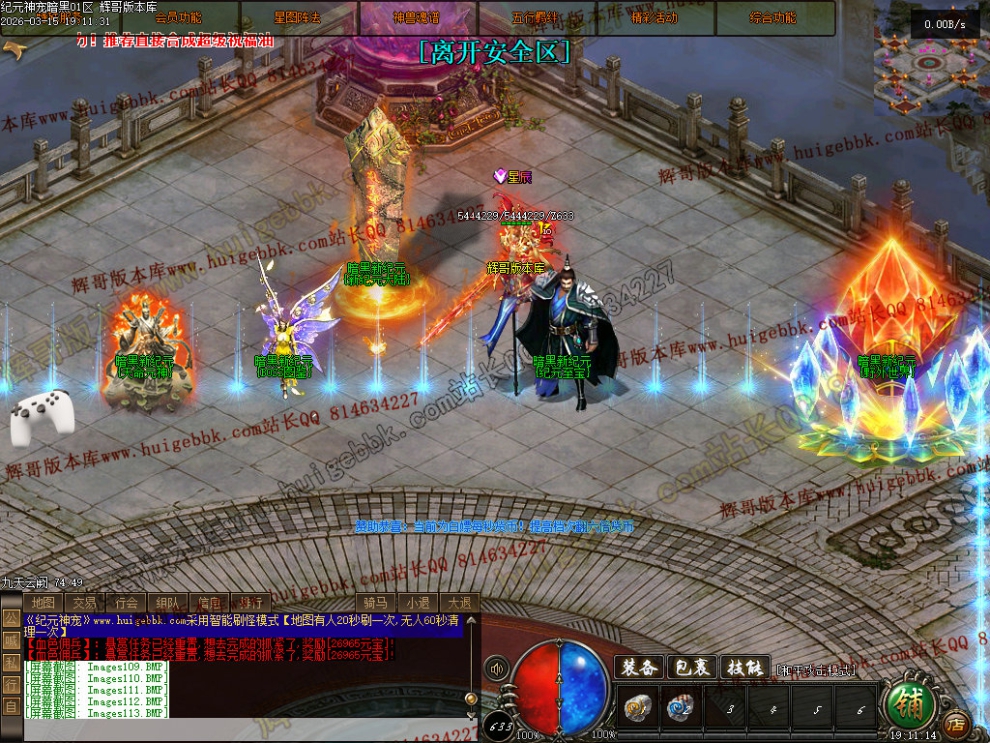Open the 综合功能 menu
990x743 pixels.
773,17
